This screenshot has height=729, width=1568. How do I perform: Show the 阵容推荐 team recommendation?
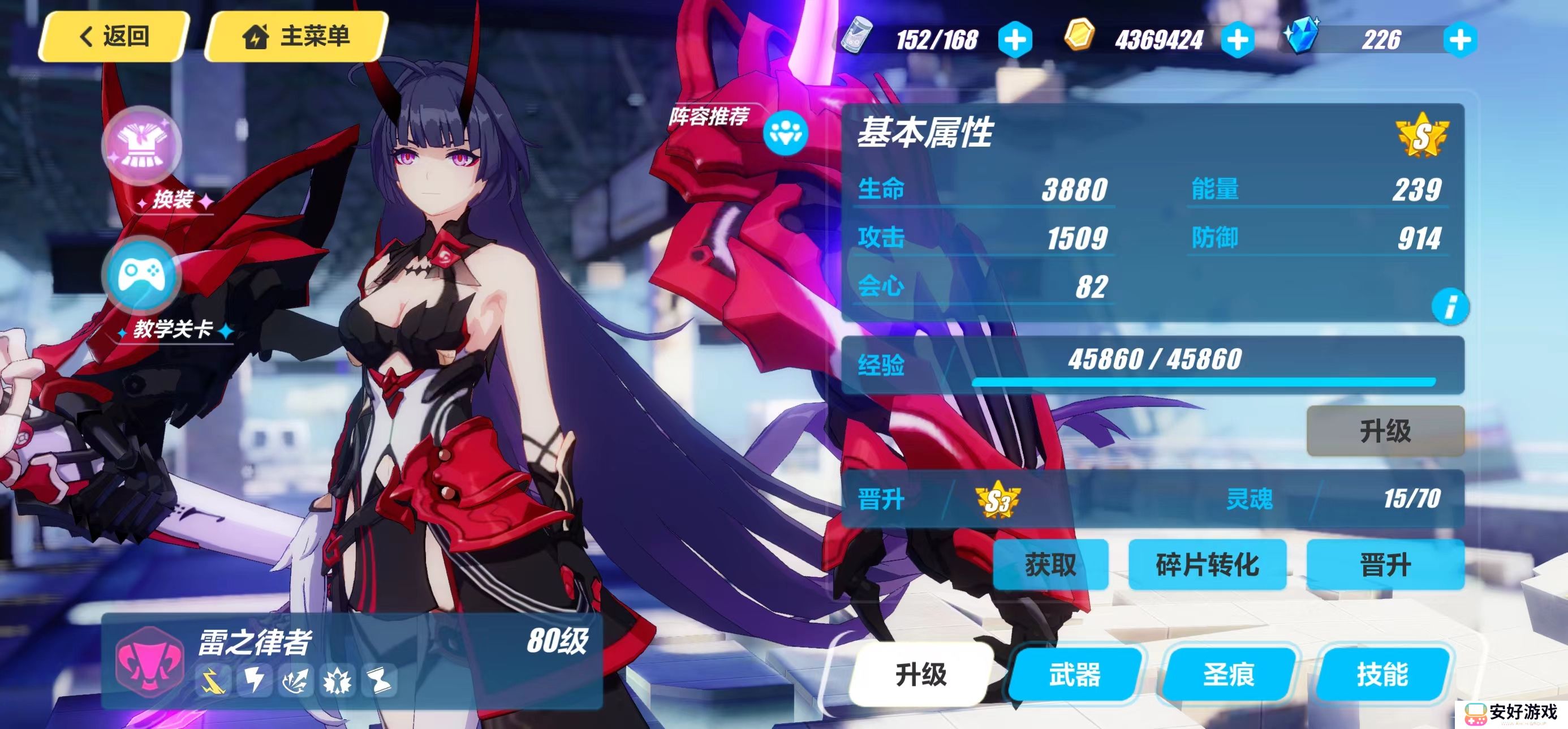[x=785, y=132]
